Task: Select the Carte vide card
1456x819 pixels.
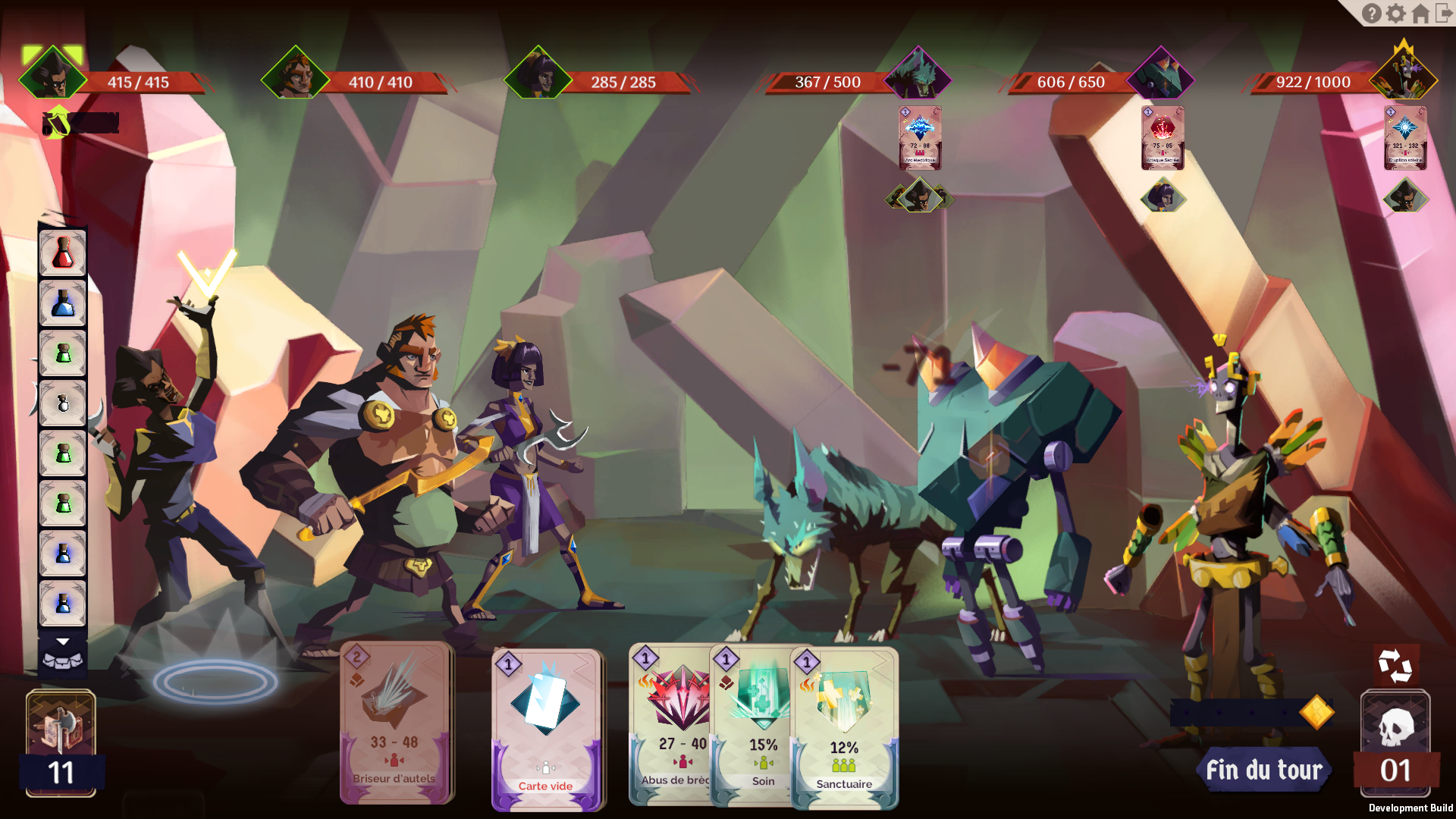Action: click(545, 730)
